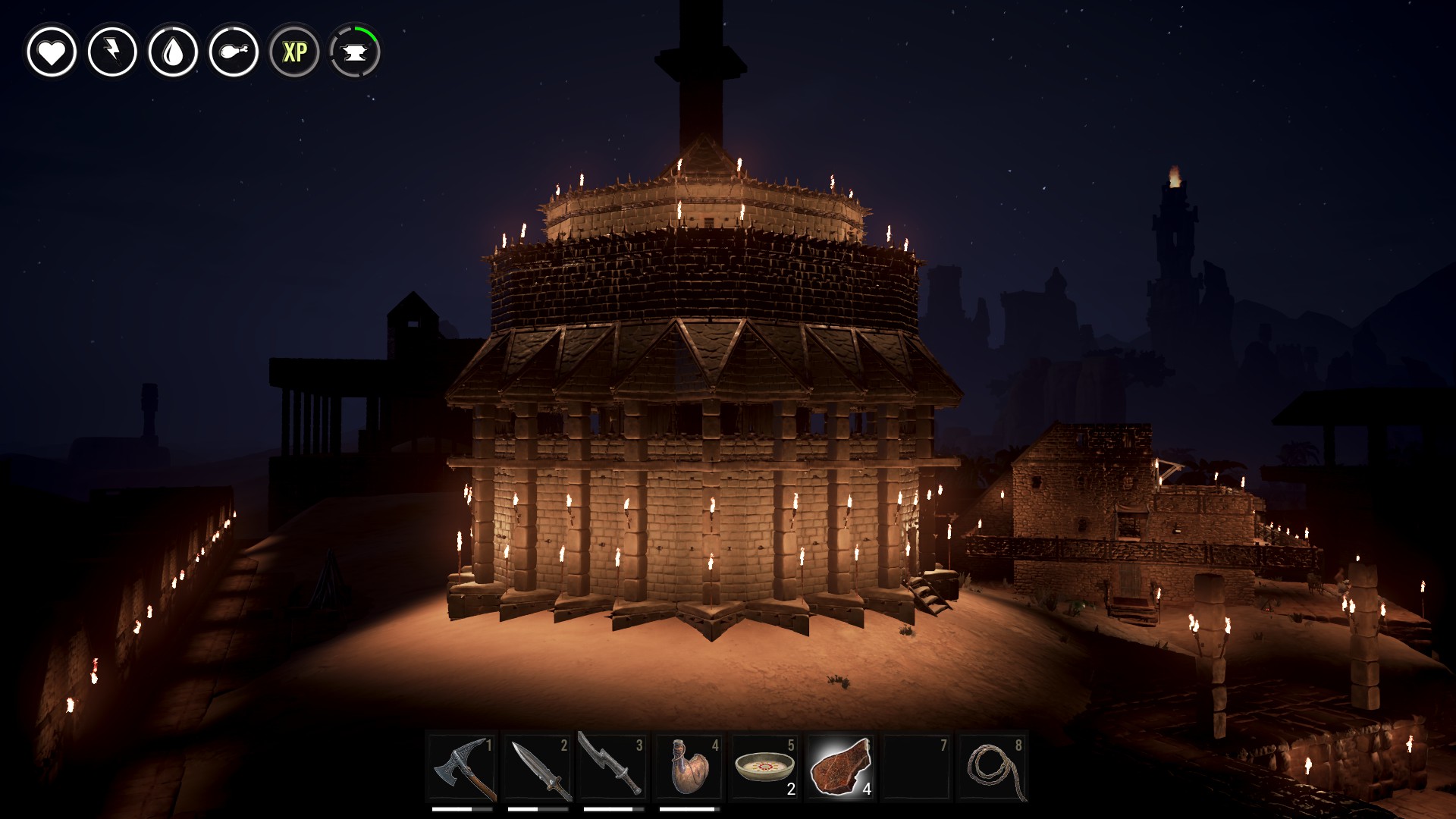
Task: Click the water drop thirst icon
Action: tap(173, 52)
